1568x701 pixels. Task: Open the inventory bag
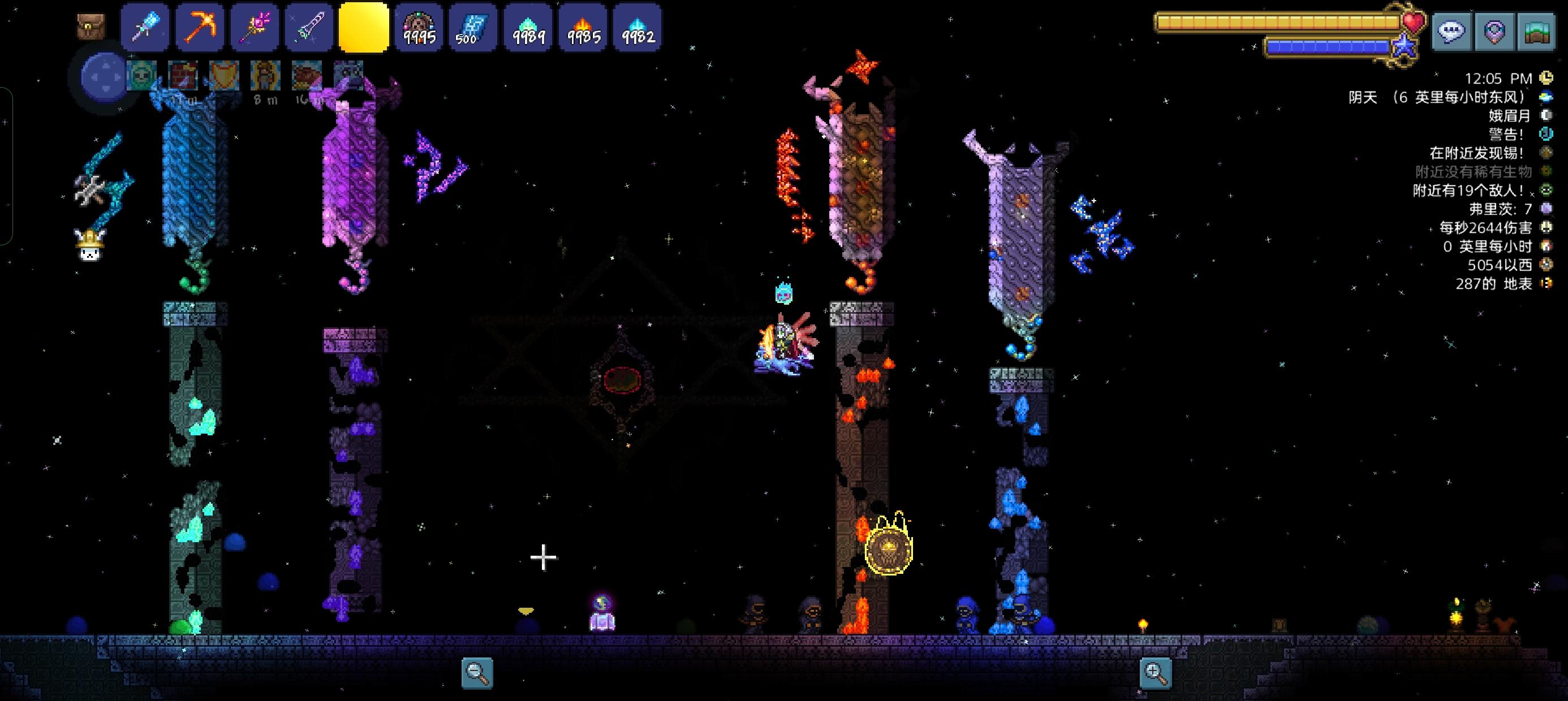point(91,27)
